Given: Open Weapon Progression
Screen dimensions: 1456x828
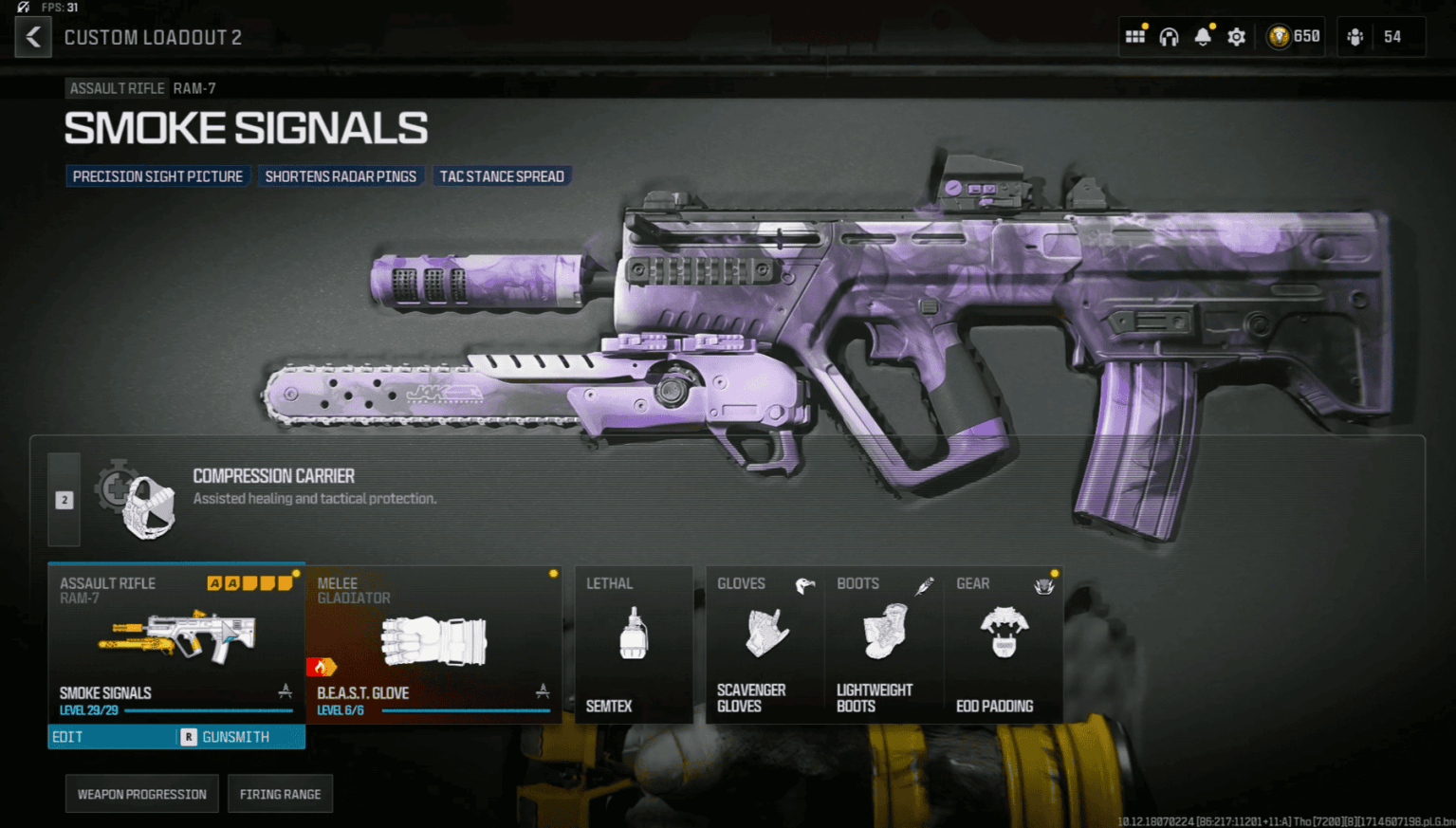Looking at the screenshot, I should [142, 794].
